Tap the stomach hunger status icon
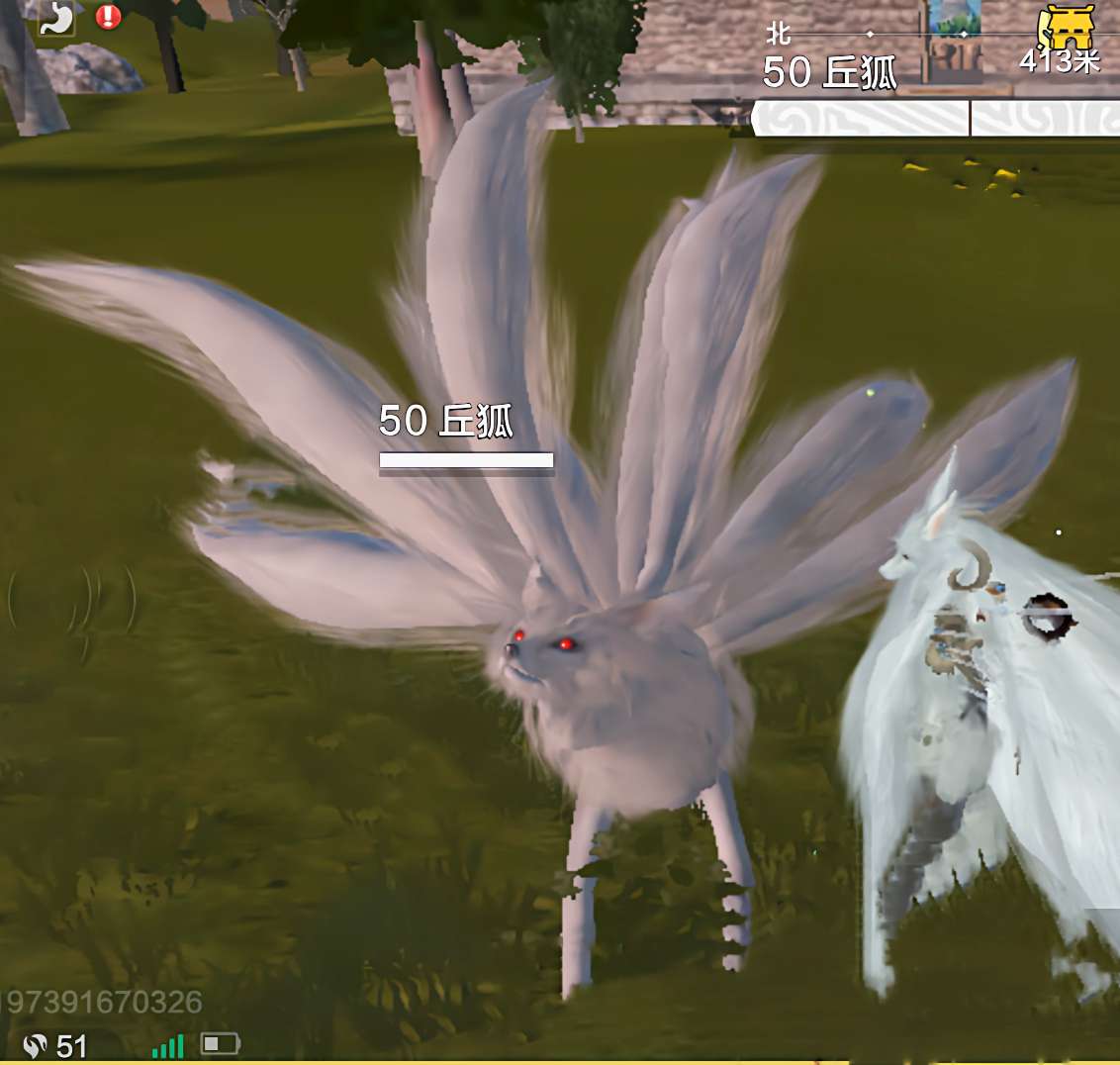 (55, 18)
